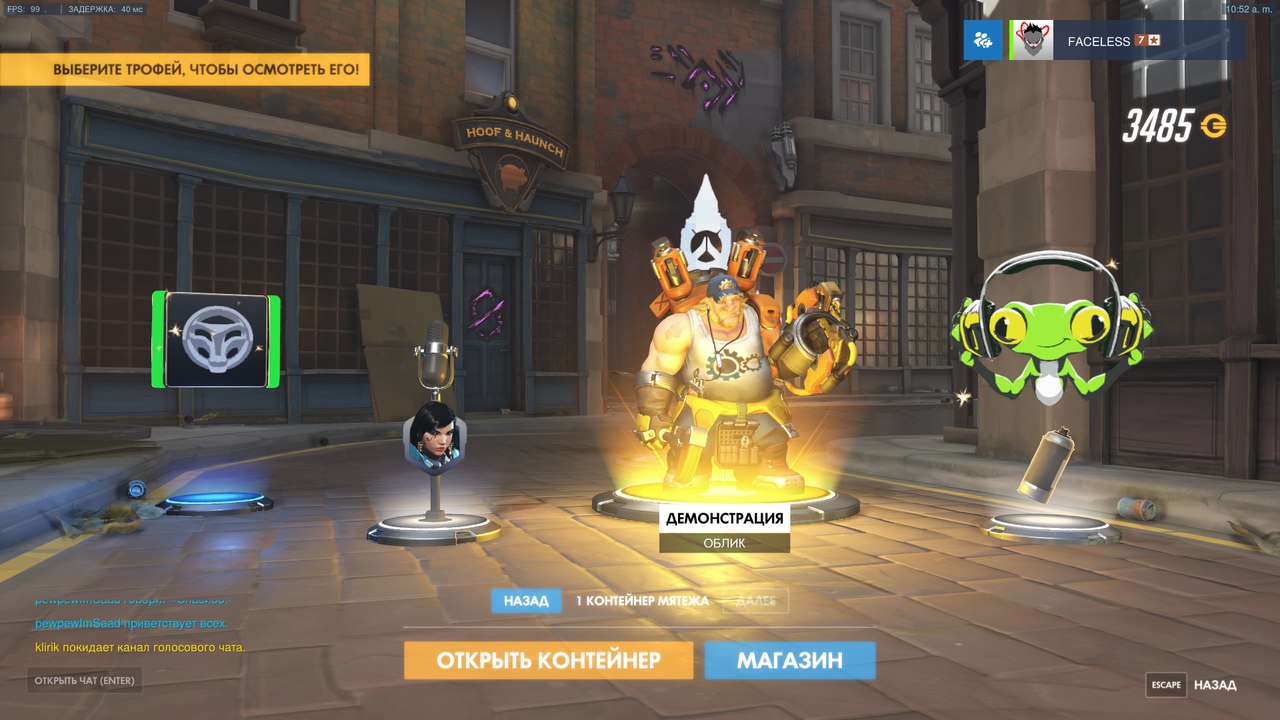Click the blue НАЗАД selector button
The image size is (1280, 720).
click(525, 601)
